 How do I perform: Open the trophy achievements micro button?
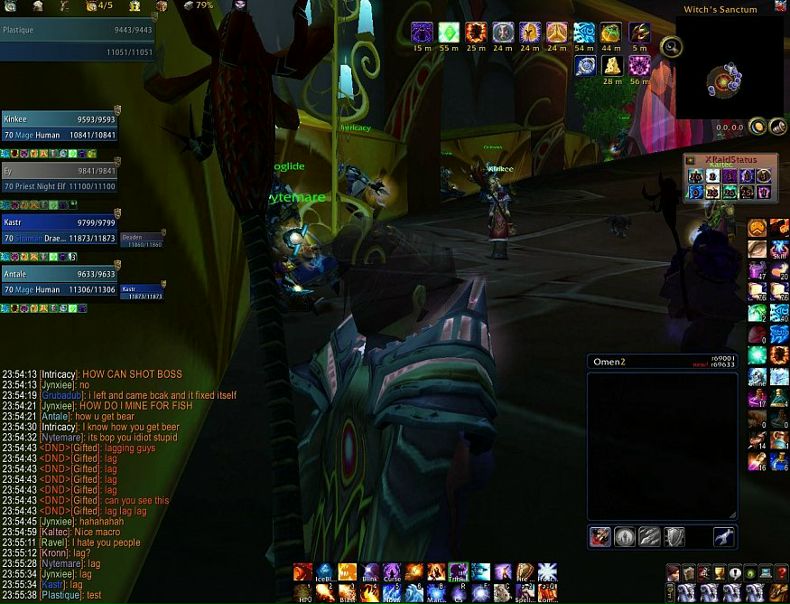point(720,573)
